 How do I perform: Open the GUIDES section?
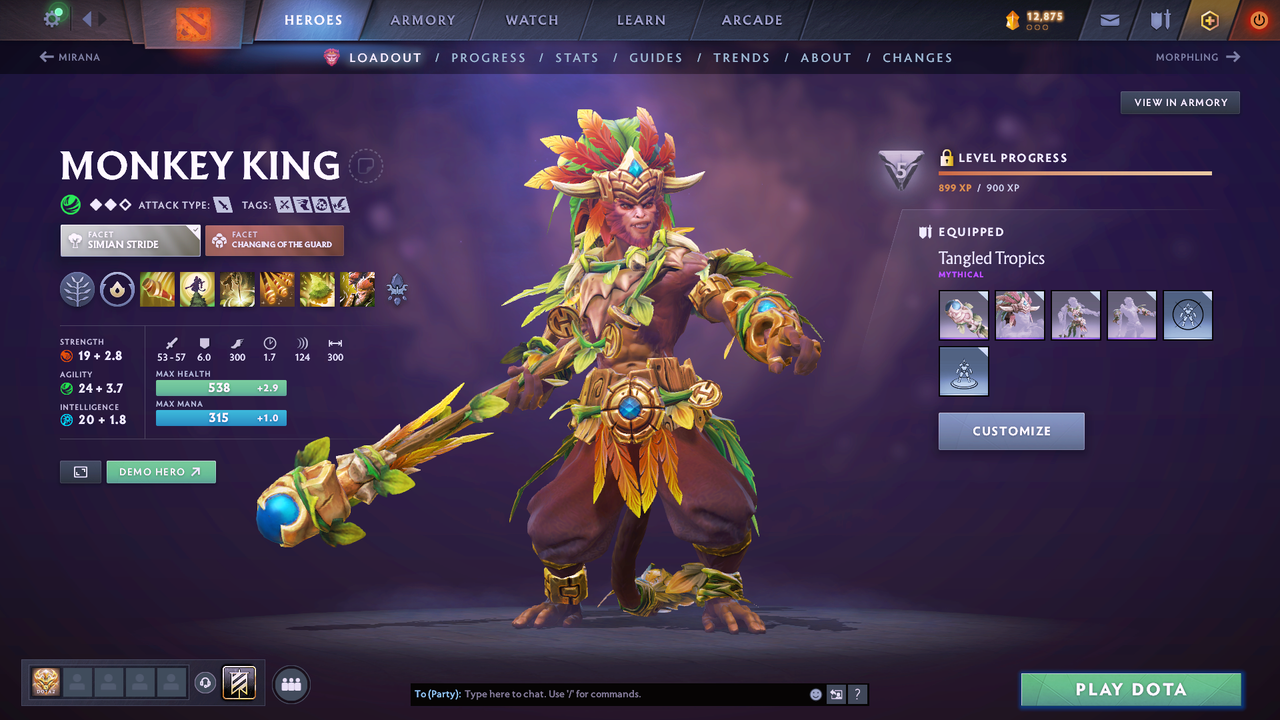pyautogui.click(x=656, y=57)
